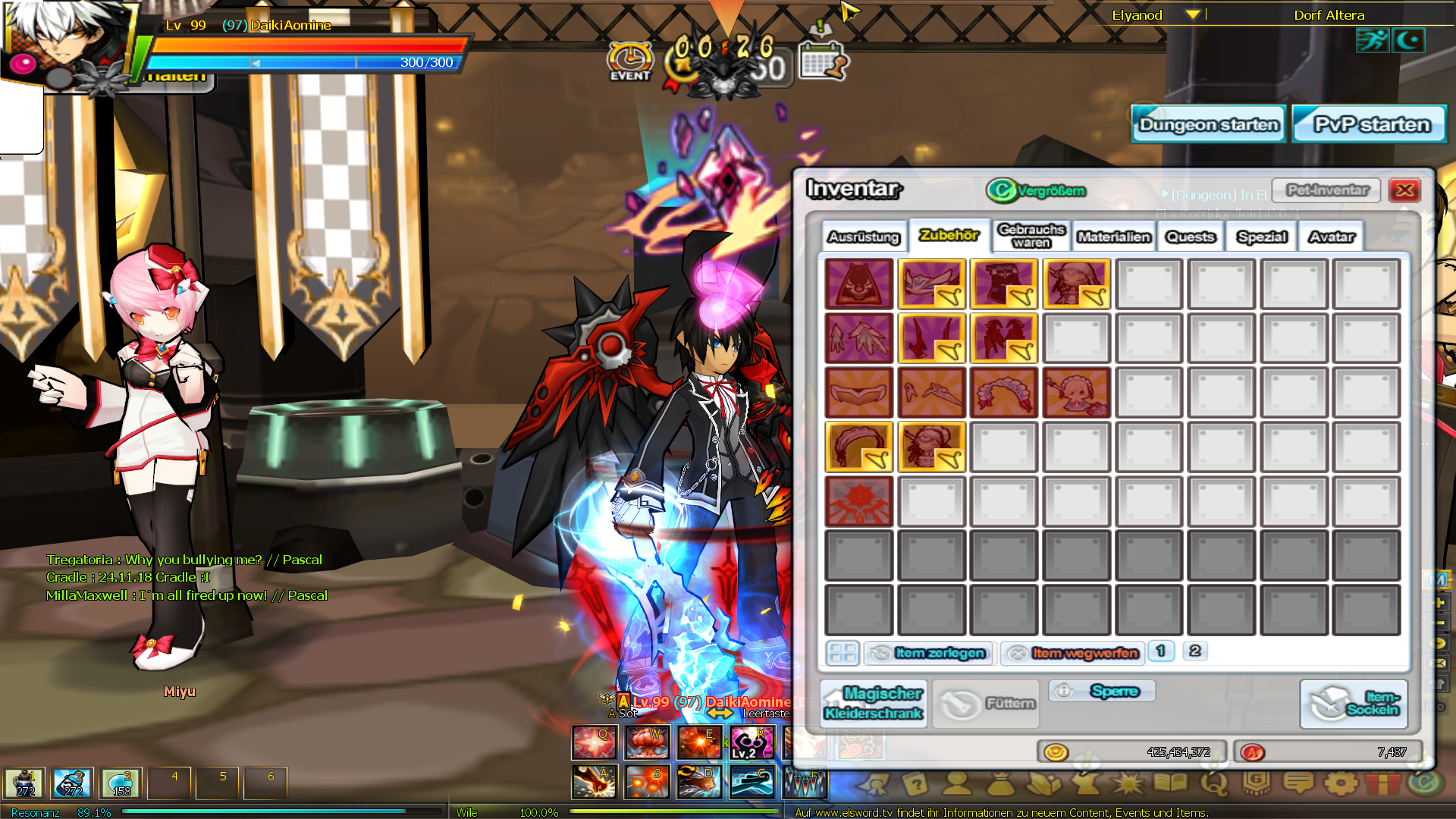The height and width of the screenshot is (819, 1456).
Task: Open the Gebrauchswaren tab
Action: [1031, 236]
